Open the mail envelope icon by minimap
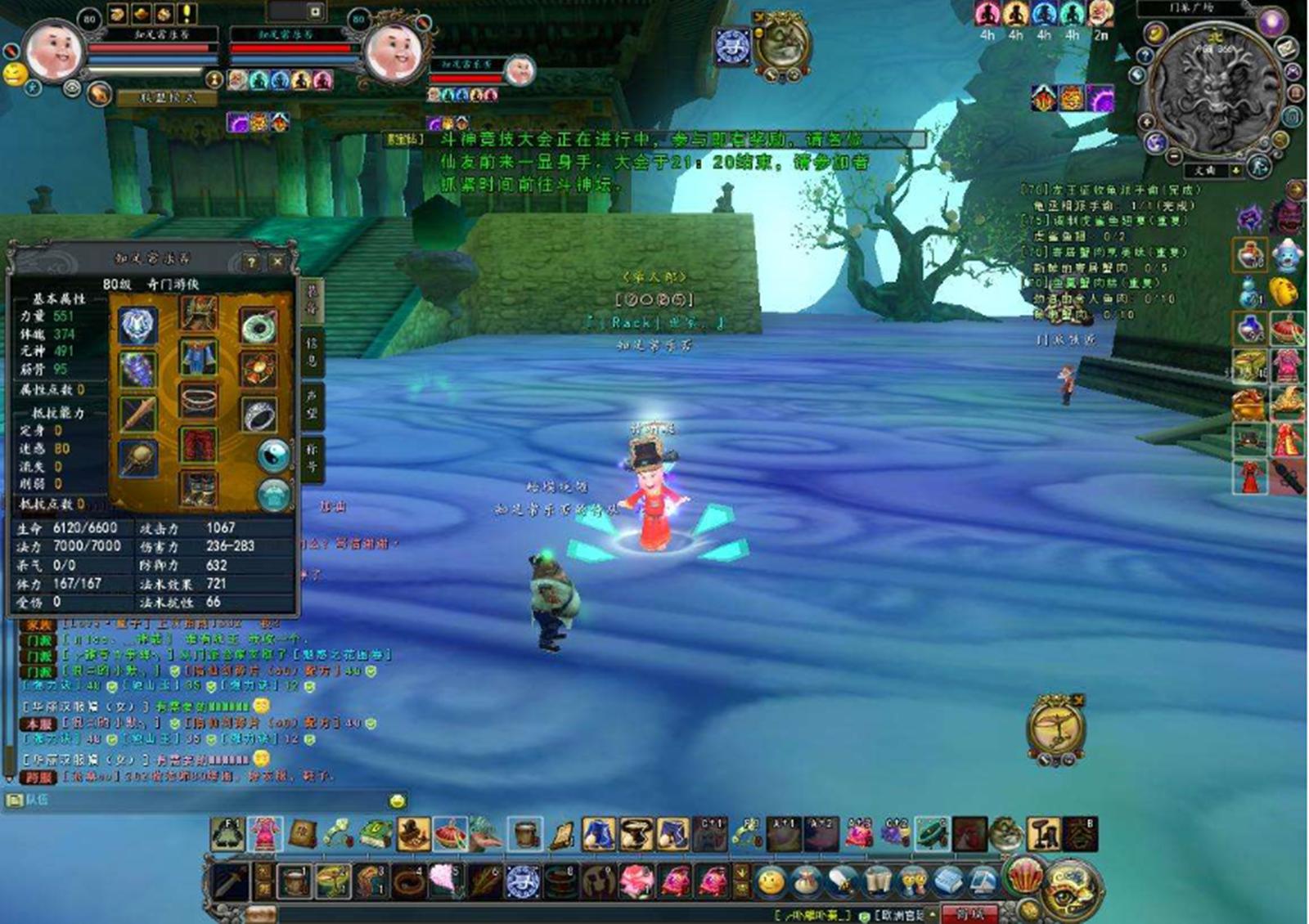Viewport: 1309px width, 924px height. point(1287,49)
